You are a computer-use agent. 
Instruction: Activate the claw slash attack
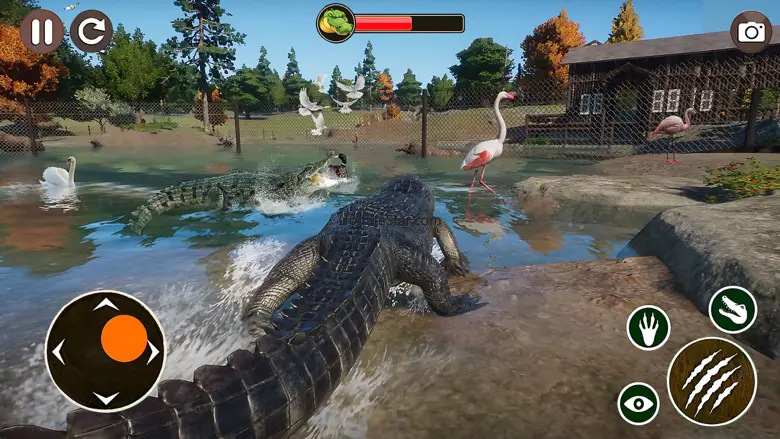tap(711, 380)
